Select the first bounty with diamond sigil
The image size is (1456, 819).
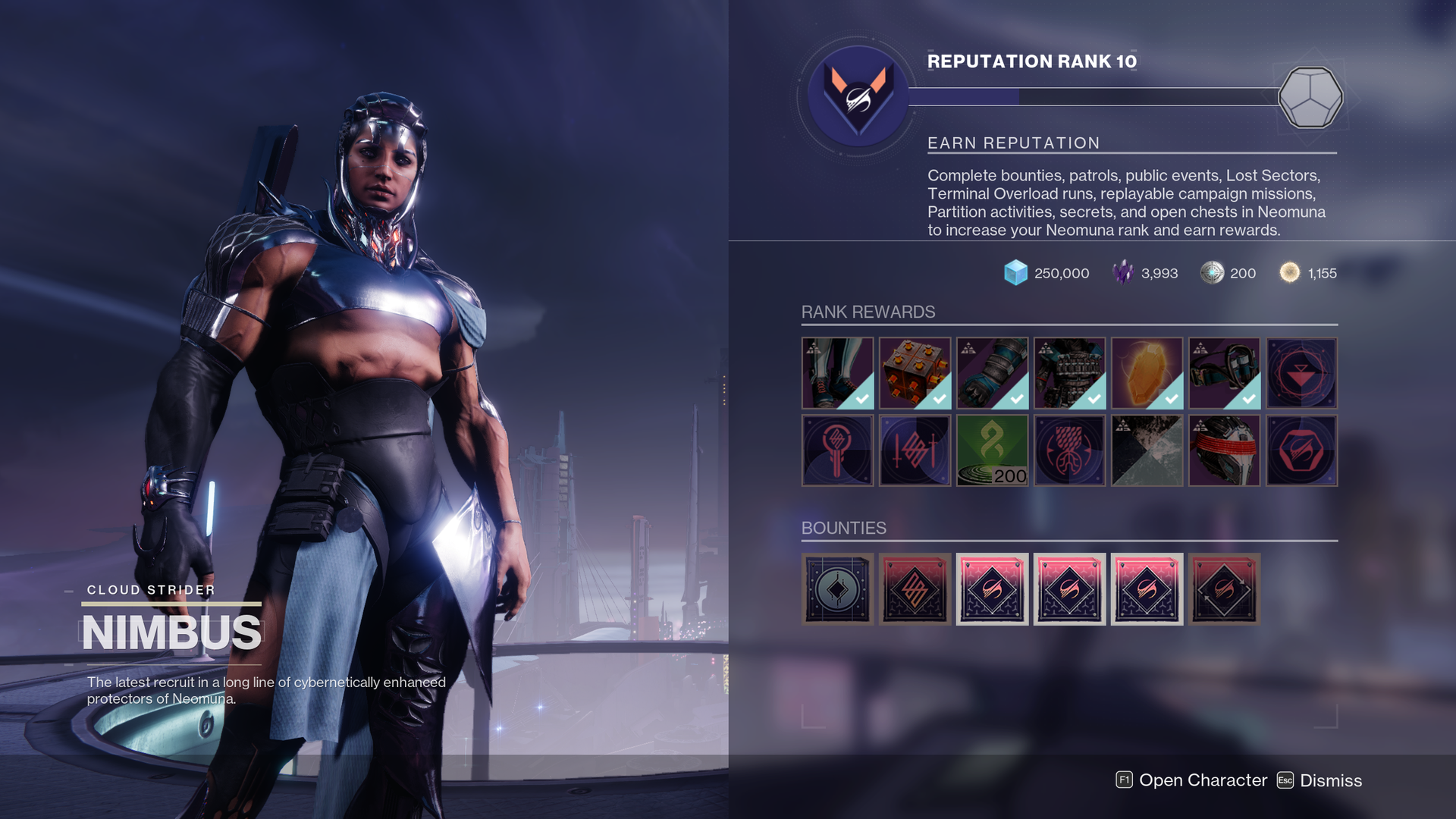(x=838, y=589)
